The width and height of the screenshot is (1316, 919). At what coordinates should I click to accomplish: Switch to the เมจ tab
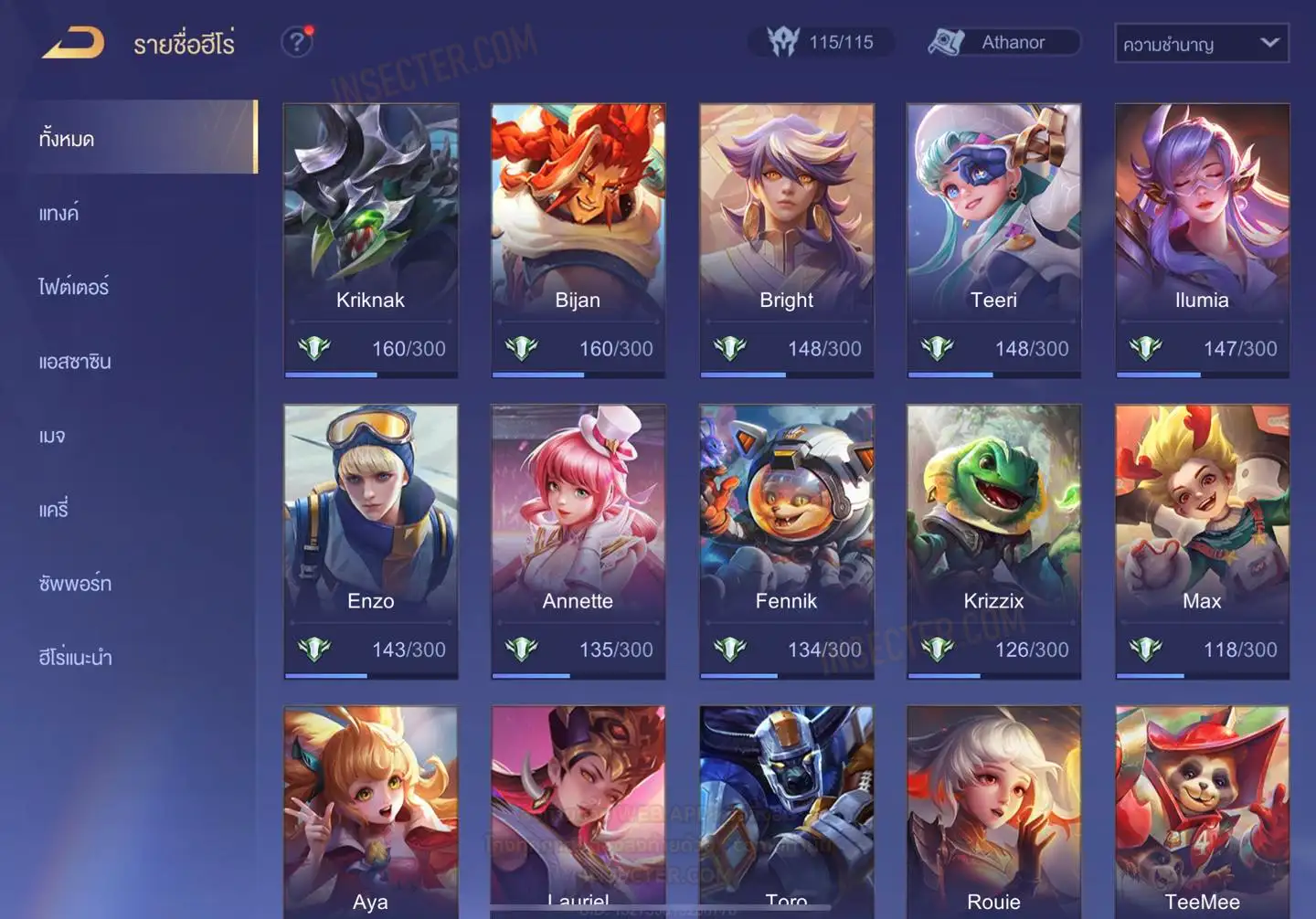click(52, 436)
